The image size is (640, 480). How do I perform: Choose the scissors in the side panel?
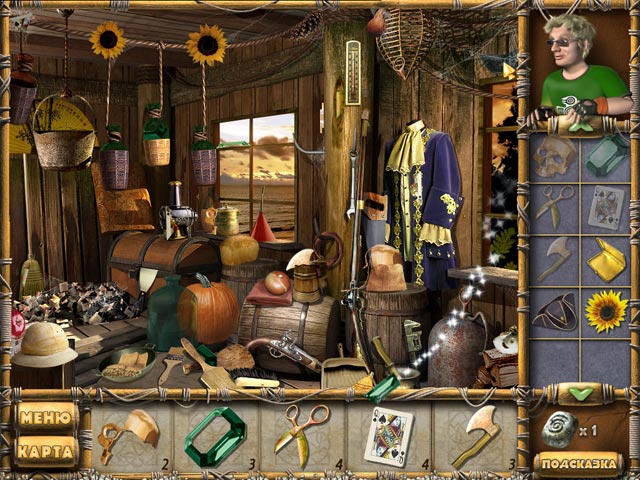(x=554, y=207)
